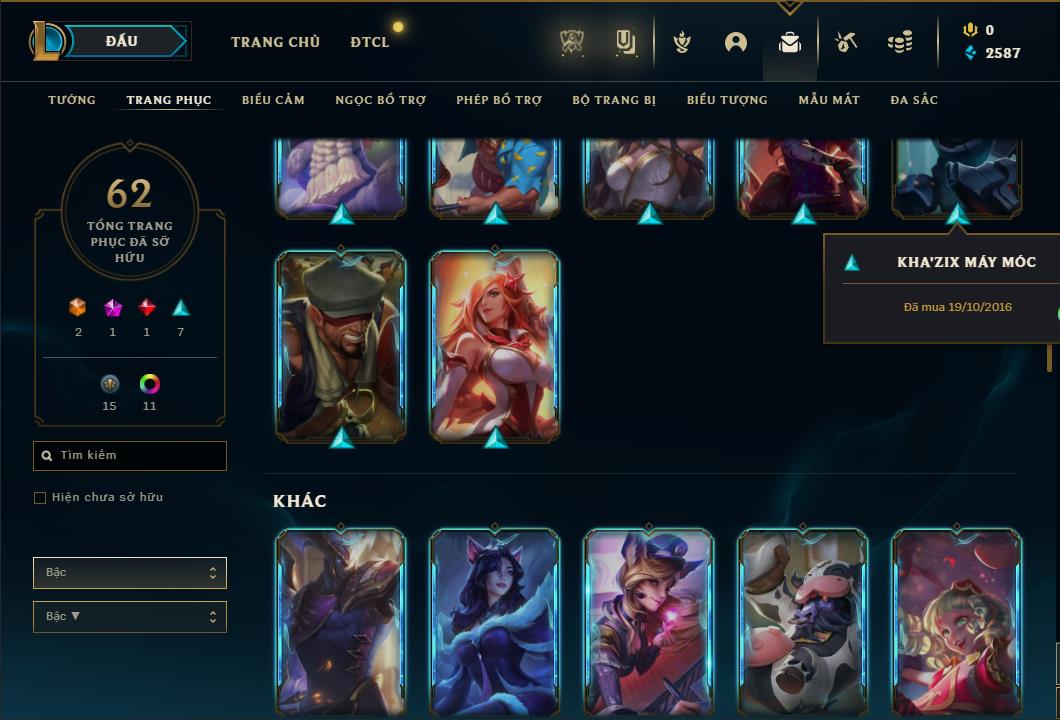Select the dark-haired Ahri skin card
The image size is (1060, 720).
point(495,620)
